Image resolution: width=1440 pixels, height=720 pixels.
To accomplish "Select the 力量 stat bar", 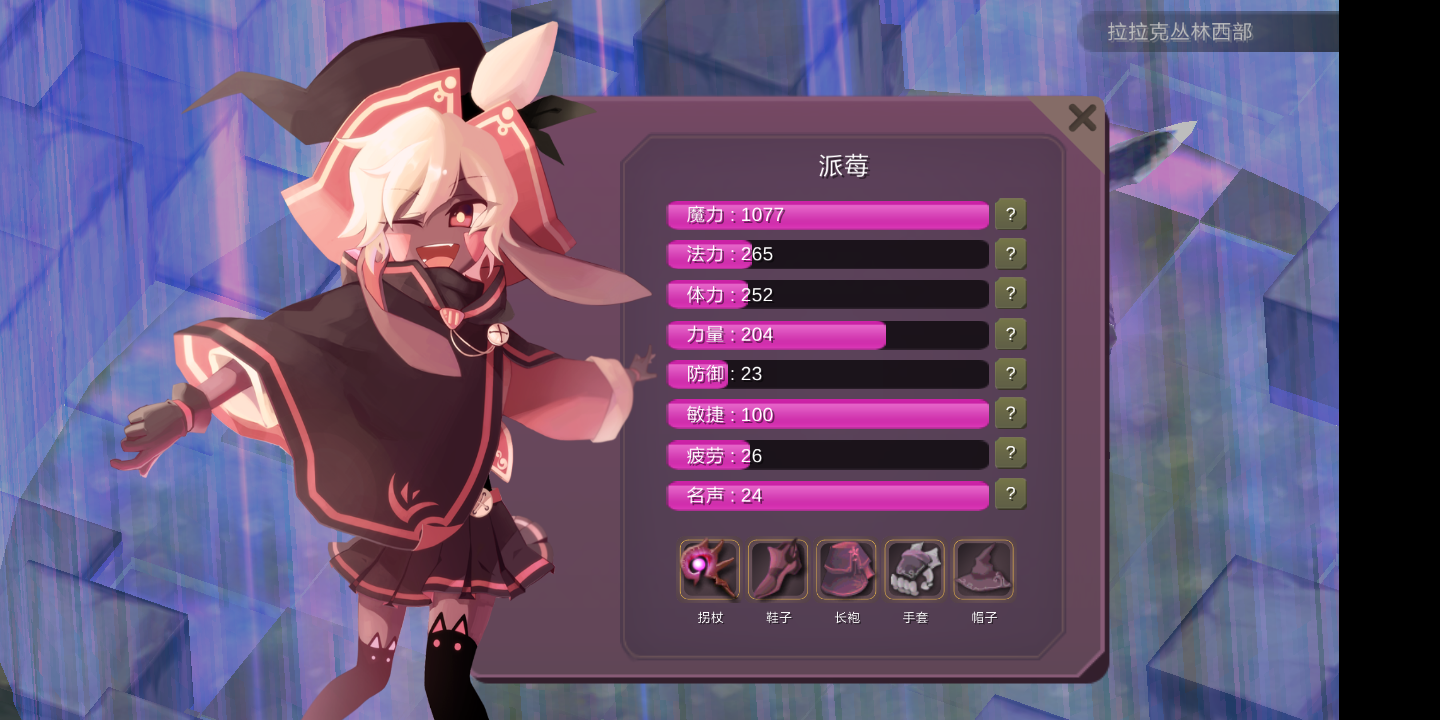I will [x=827, y=334].
